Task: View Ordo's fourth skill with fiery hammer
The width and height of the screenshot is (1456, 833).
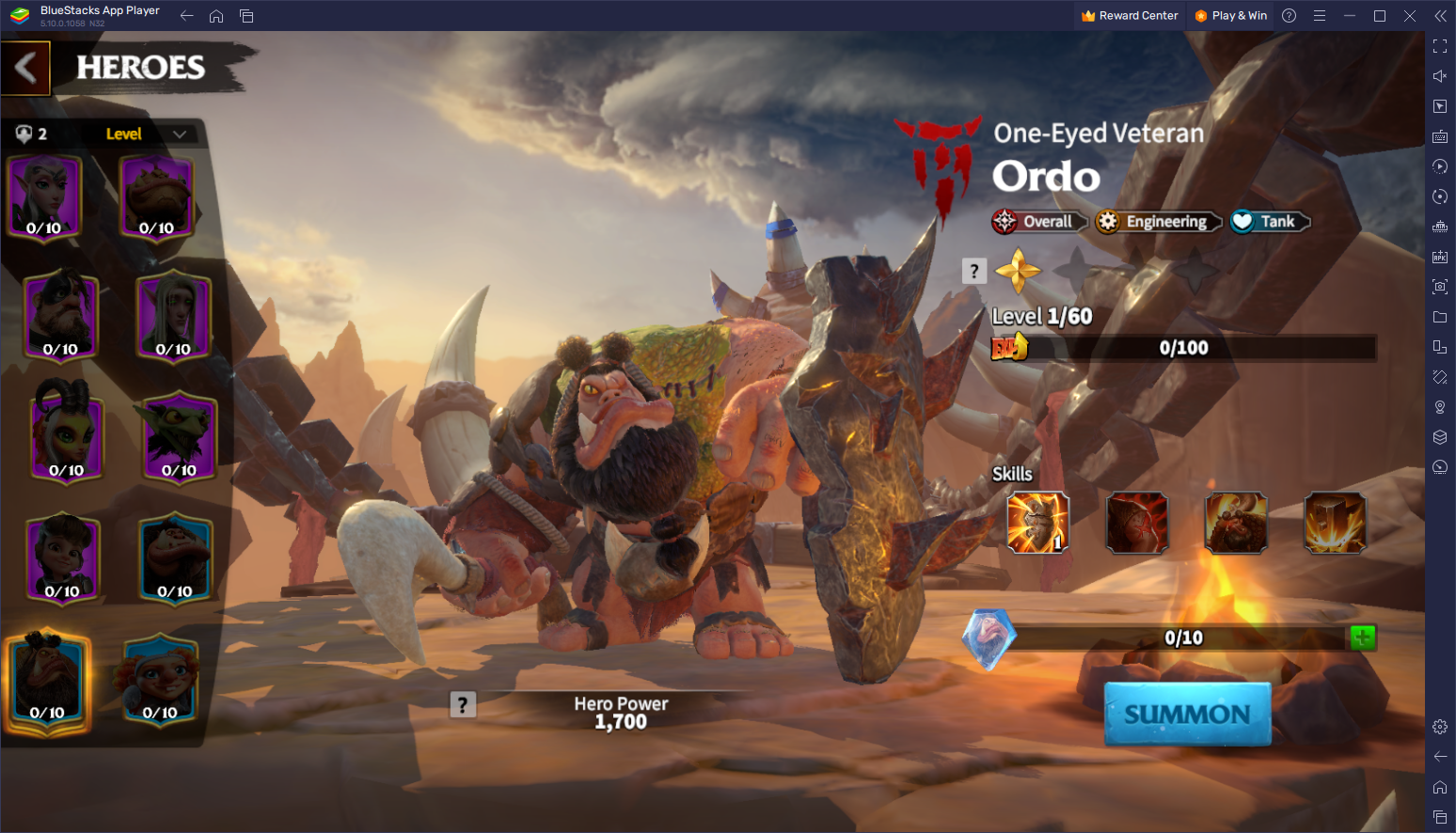Action: (x=1335, y=523)
